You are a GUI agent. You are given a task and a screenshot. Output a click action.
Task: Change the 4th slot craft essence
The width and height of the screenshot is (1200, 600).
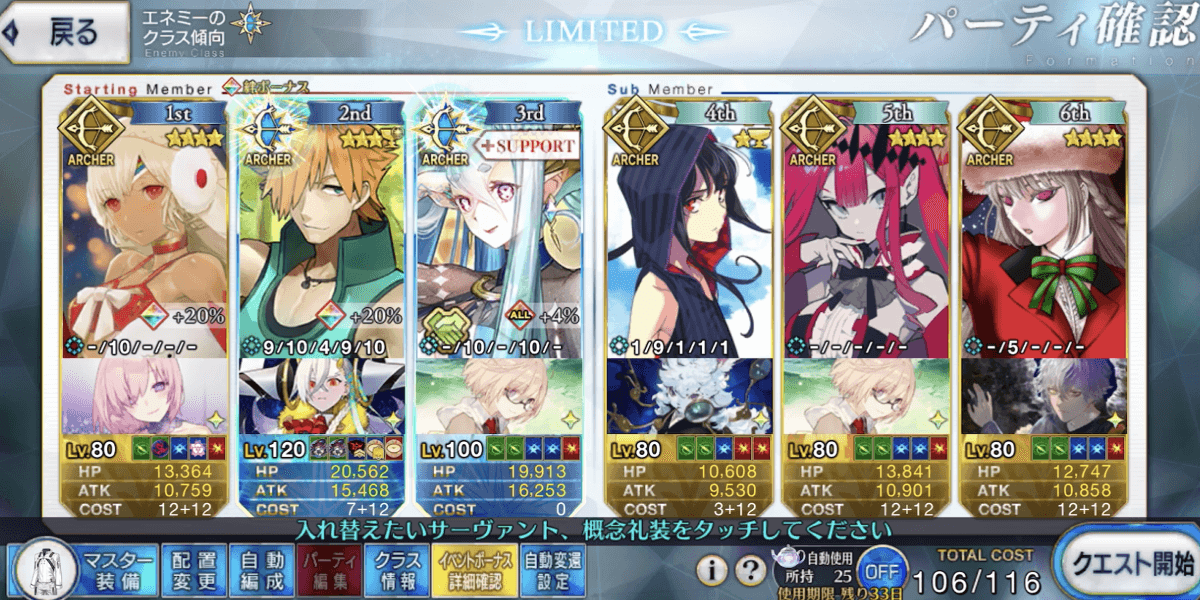(690, 395)
